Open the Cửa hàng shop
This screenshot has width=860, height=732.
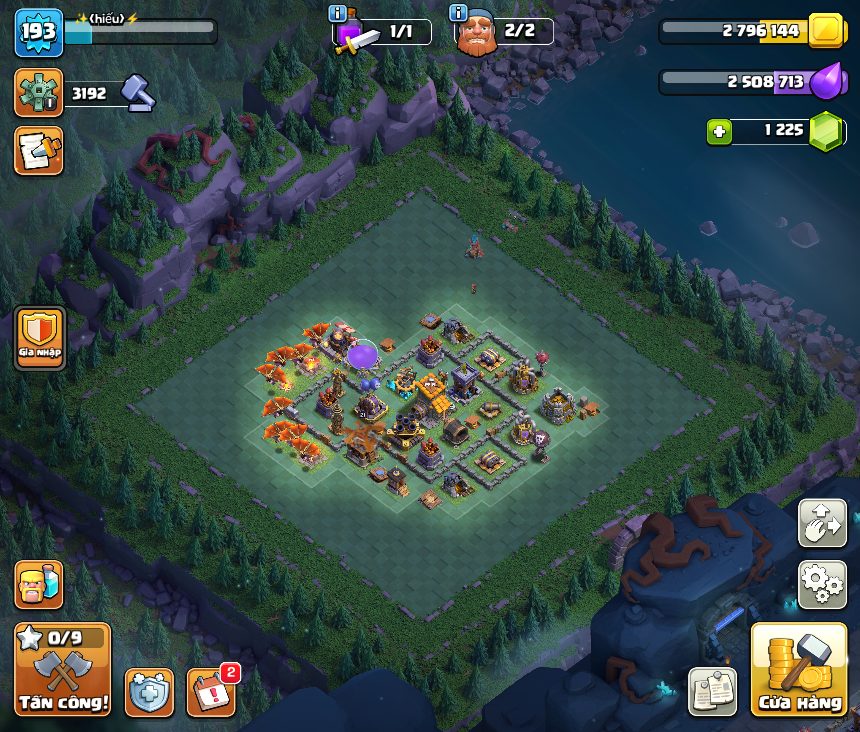[x=799, y=668]
